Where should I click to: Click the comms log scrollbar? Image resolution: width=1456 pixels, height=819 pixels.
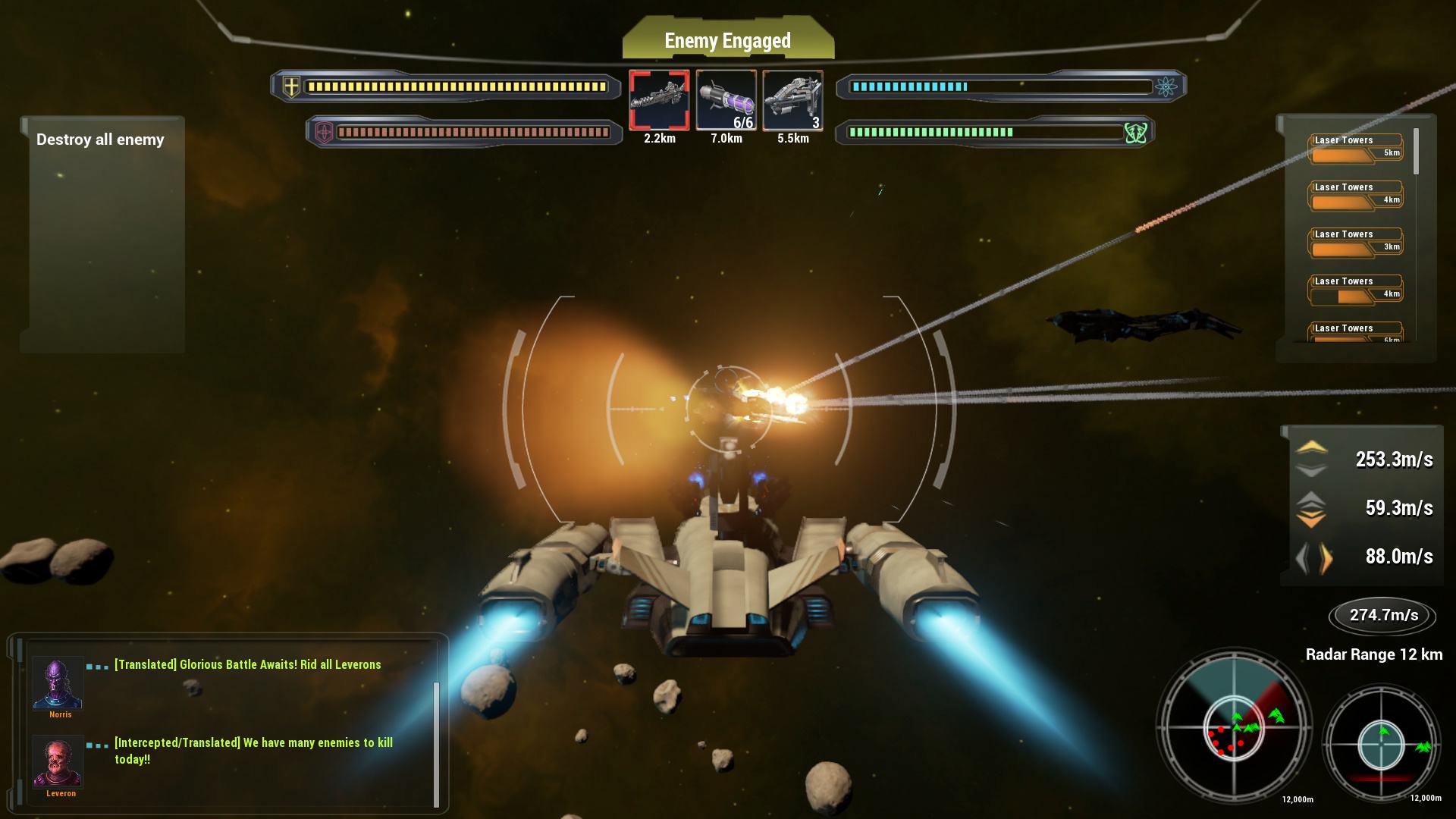[x=436, y=743]
